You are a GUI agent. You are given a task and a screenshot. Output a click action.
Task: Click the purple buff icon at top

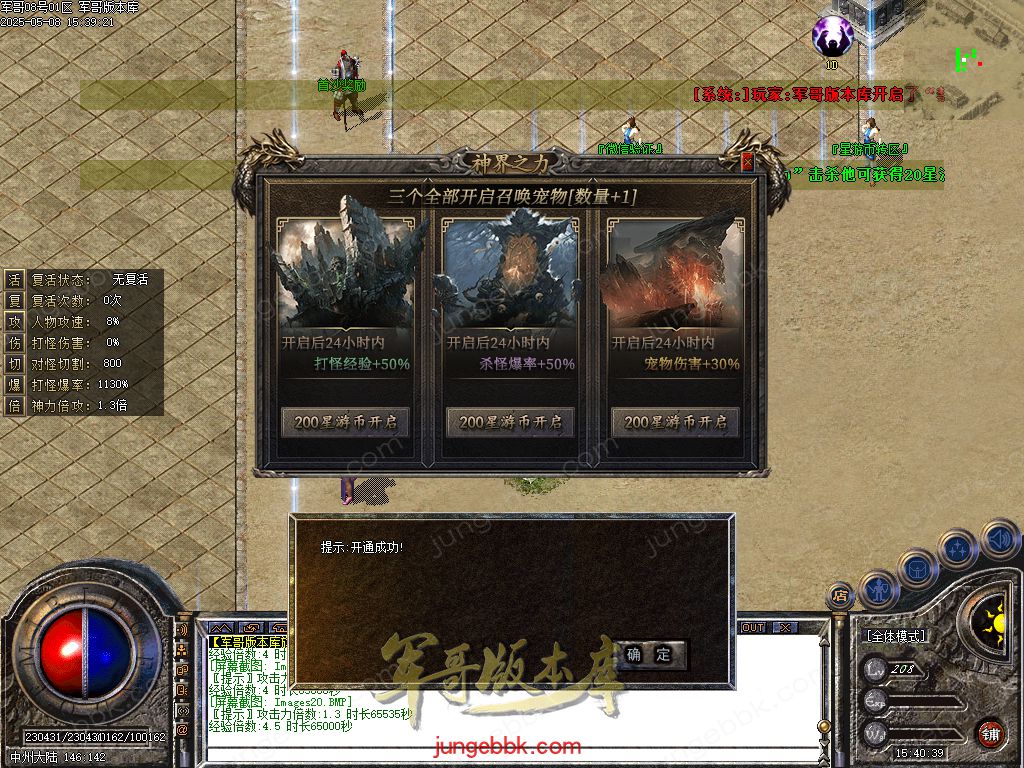click(x=831, y=37)
